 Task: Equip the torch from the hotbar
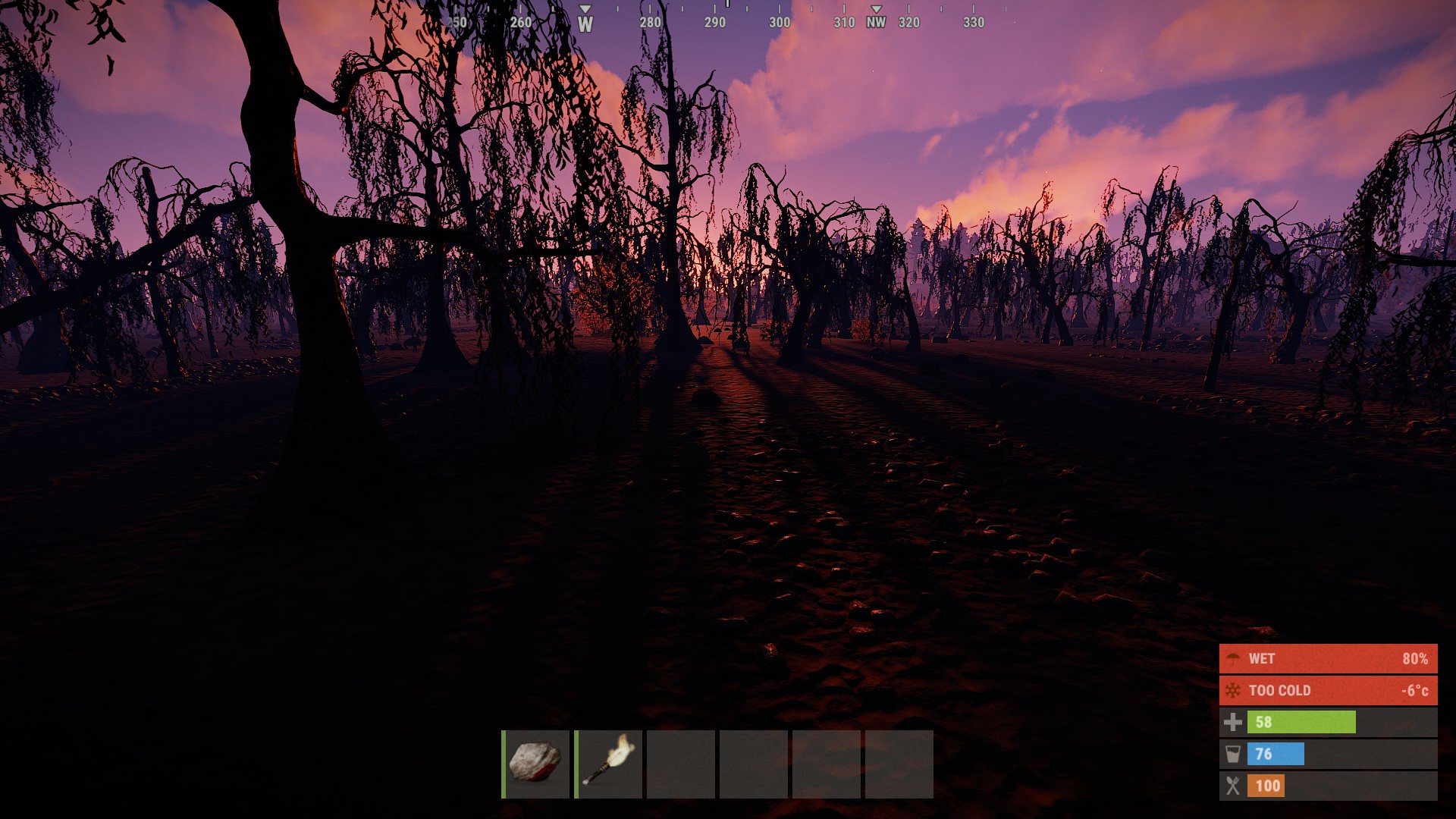[x=609, y=764]
